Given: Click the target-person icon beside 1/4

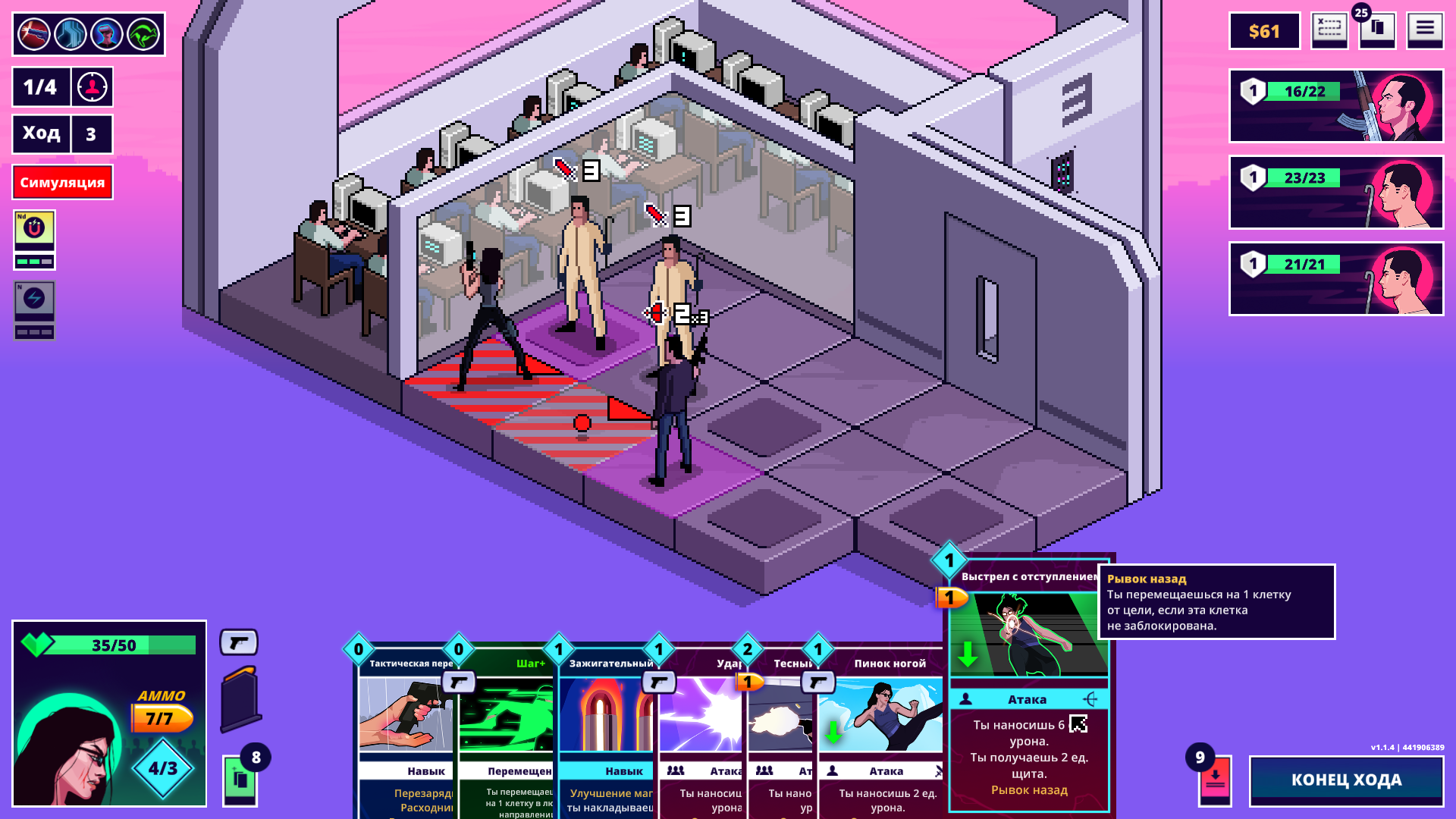Looking at the screenshot, I should 92,87.
